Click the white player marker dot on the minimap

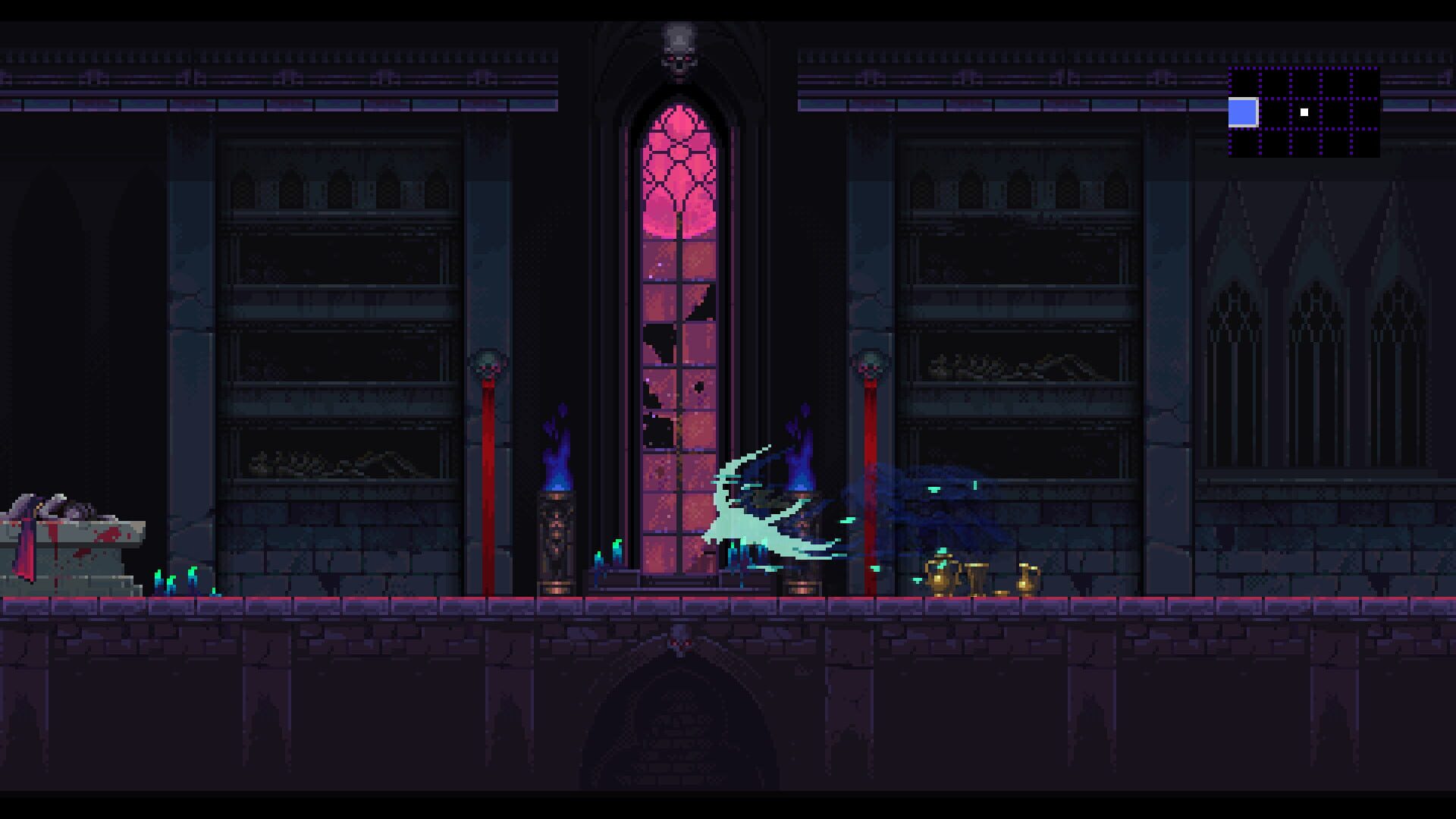1304,112
